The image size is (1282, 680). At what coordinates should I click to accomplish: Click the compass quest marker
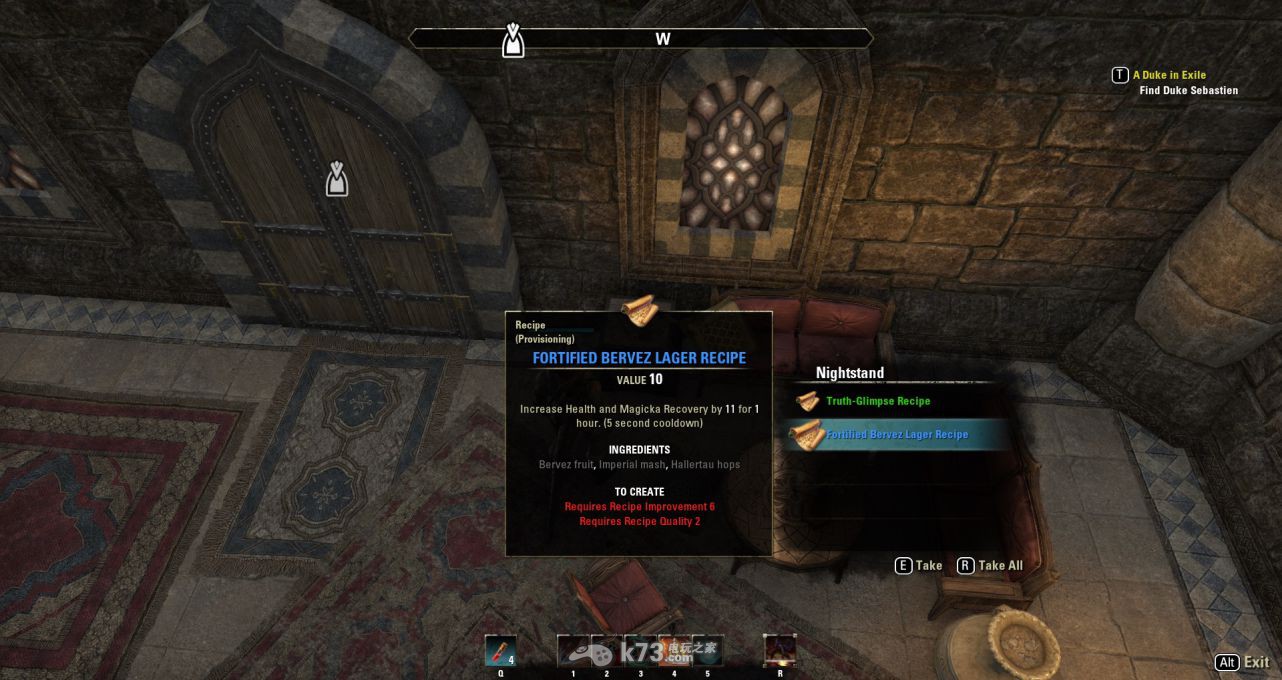click(513, 40)
